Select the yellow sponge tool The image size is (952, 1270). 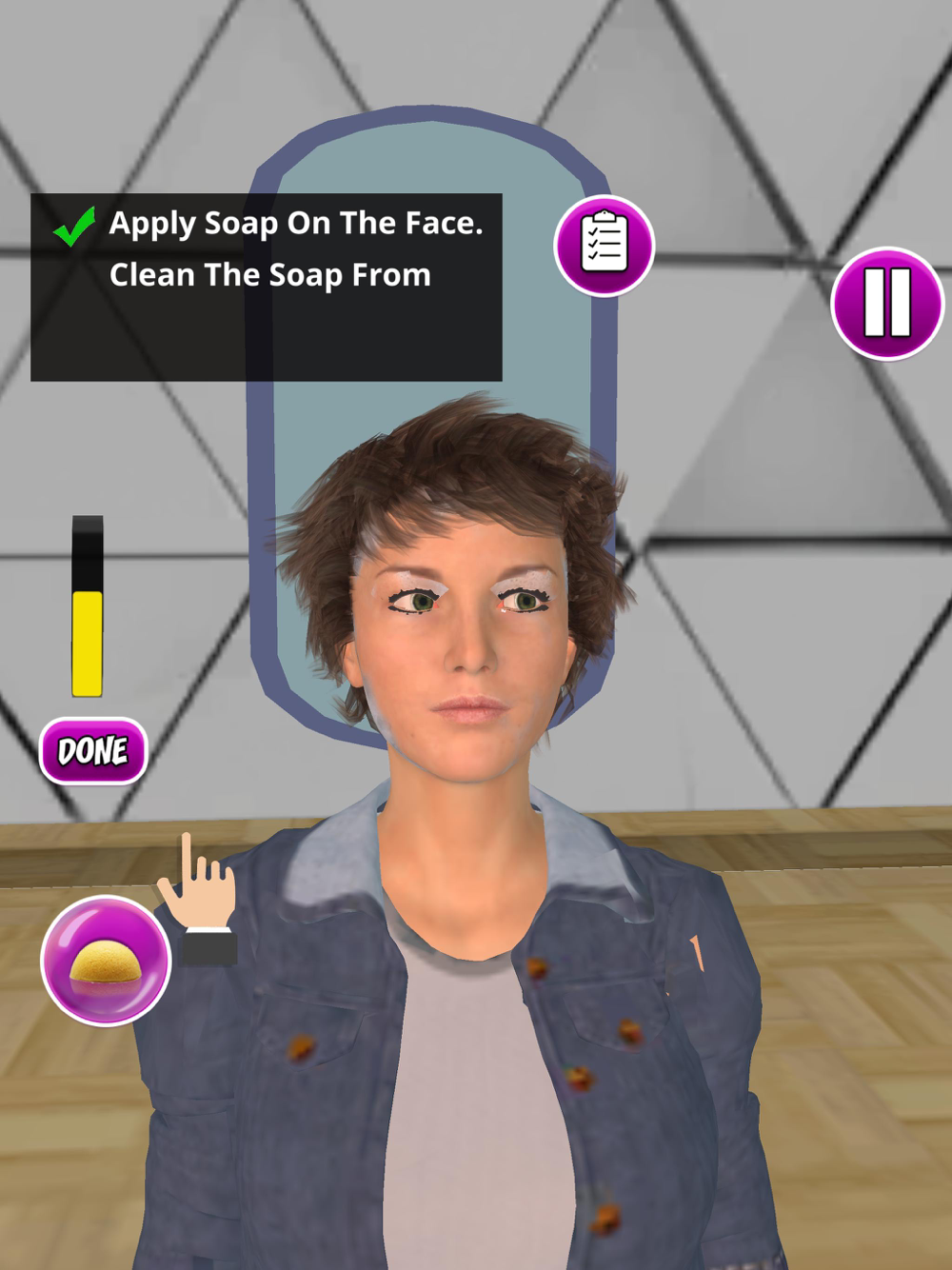click(106, 961)
